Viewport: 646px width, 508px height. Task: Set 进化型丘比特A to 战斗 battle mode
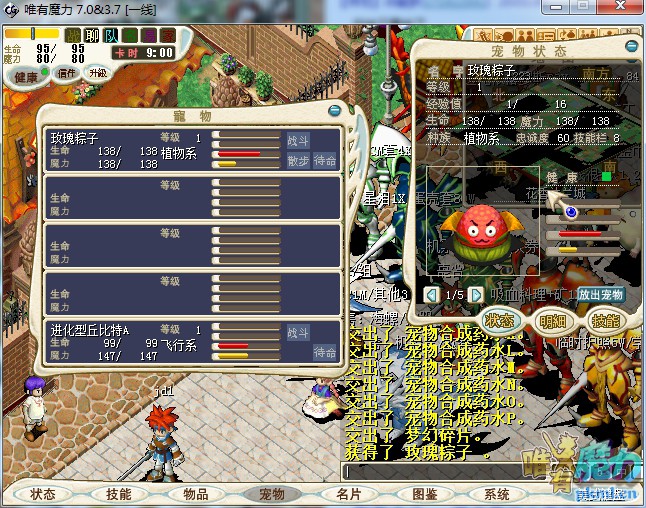(x=298, y=332)
